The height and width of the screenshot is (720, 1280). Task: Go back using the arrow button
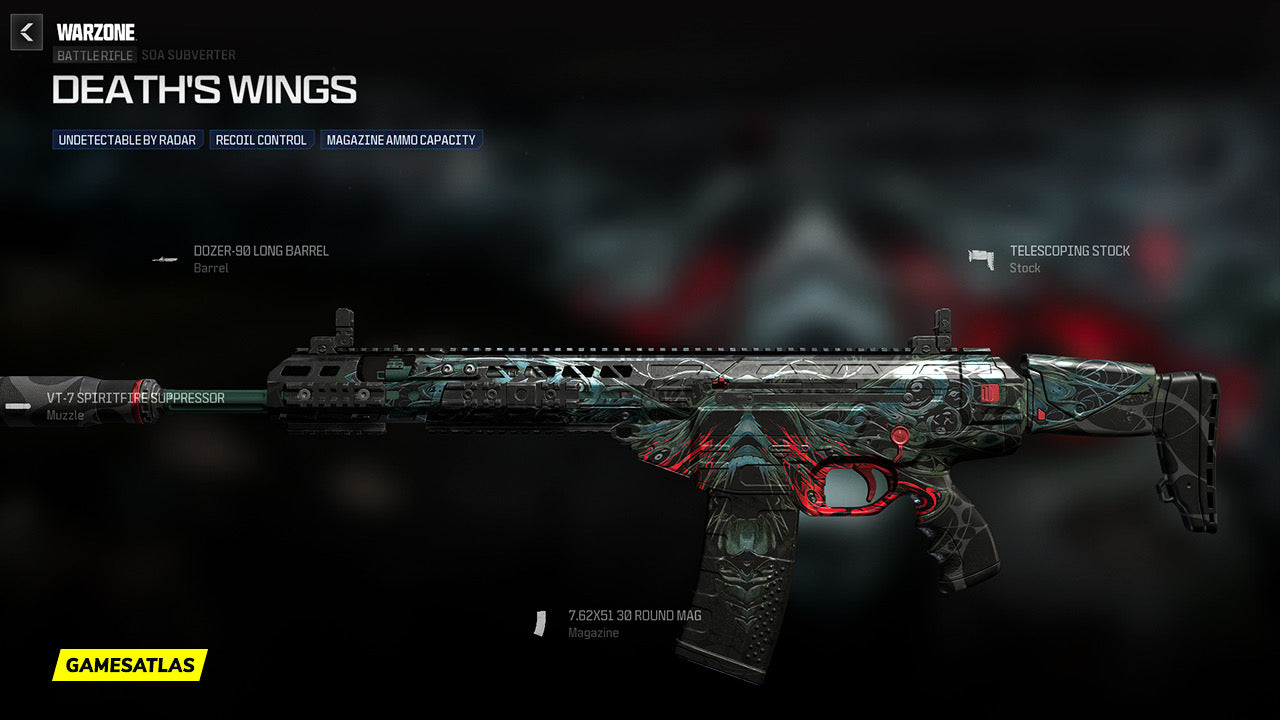click(x=27, y=33)
